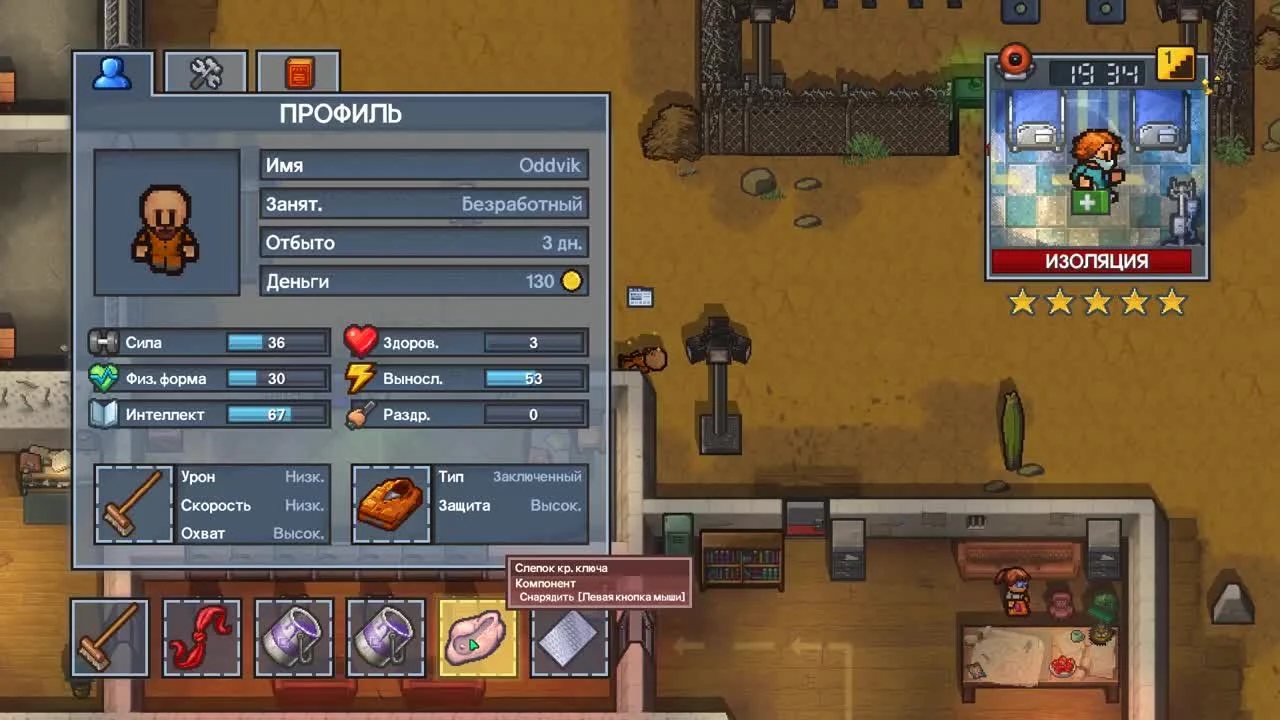Click the equipped mop weapon icon

point(134,504)
